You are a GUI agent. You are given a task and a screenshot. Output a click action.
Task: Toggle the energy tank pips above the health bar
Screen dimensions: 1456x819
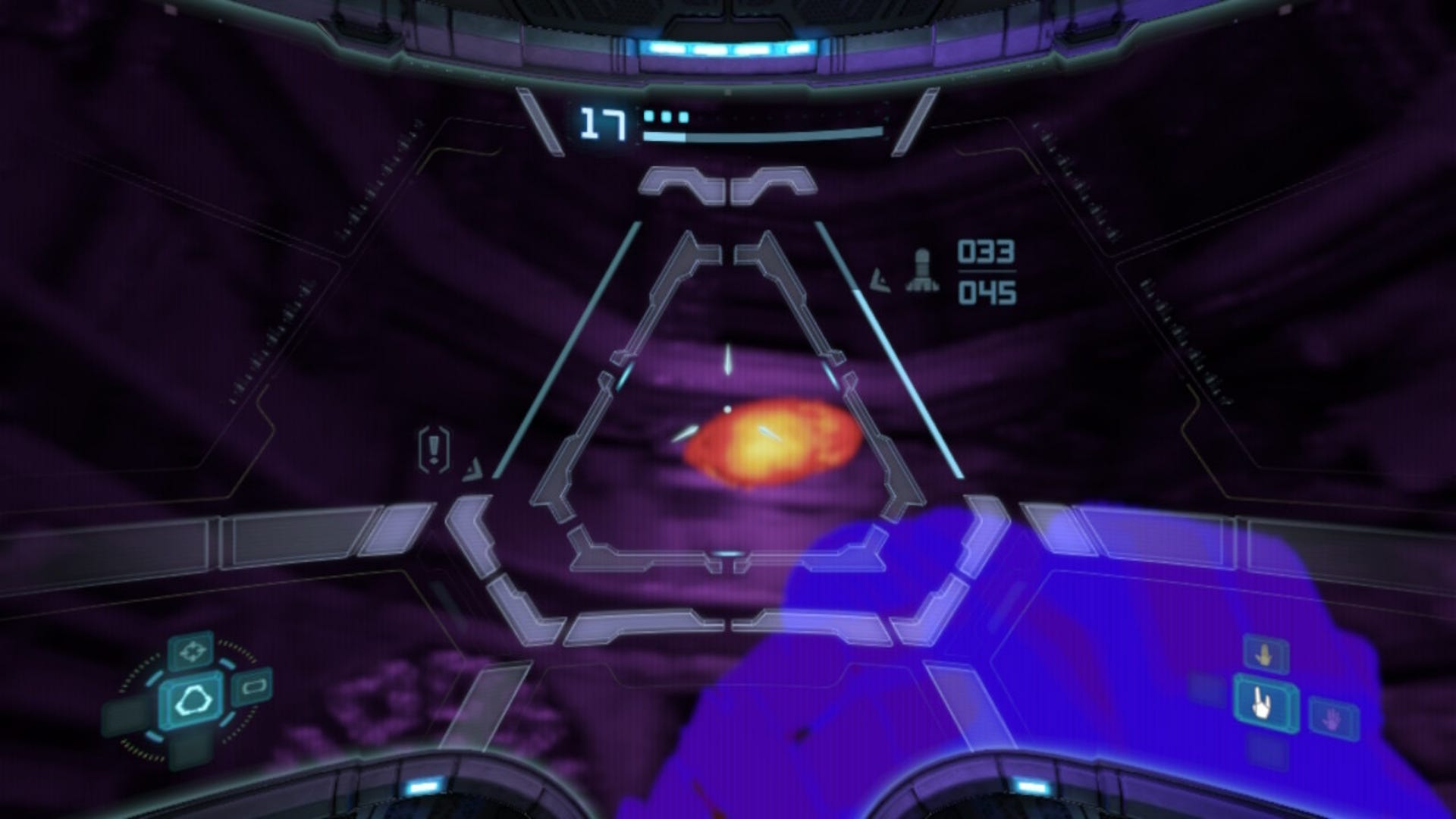(666, 115)
